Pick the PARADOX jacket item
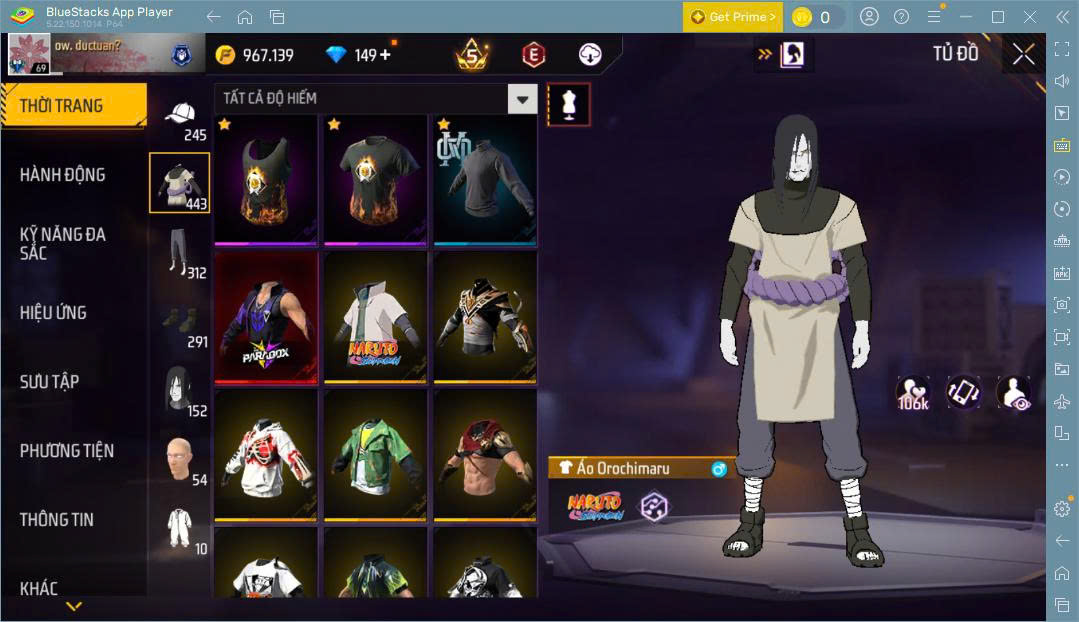 (266, 318)
